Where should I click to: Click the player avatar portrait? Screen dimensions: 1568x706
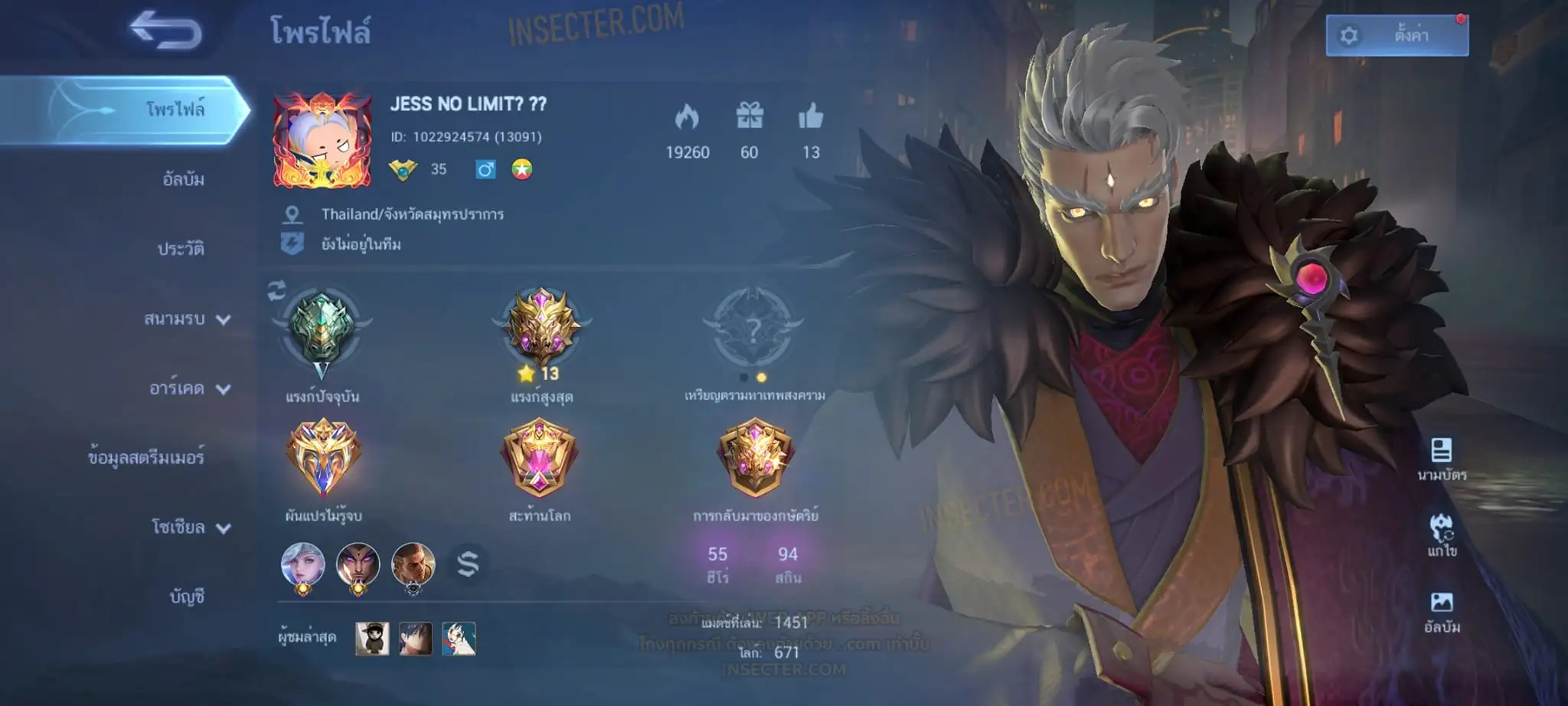pyautogui.click(x=322, y=141)
